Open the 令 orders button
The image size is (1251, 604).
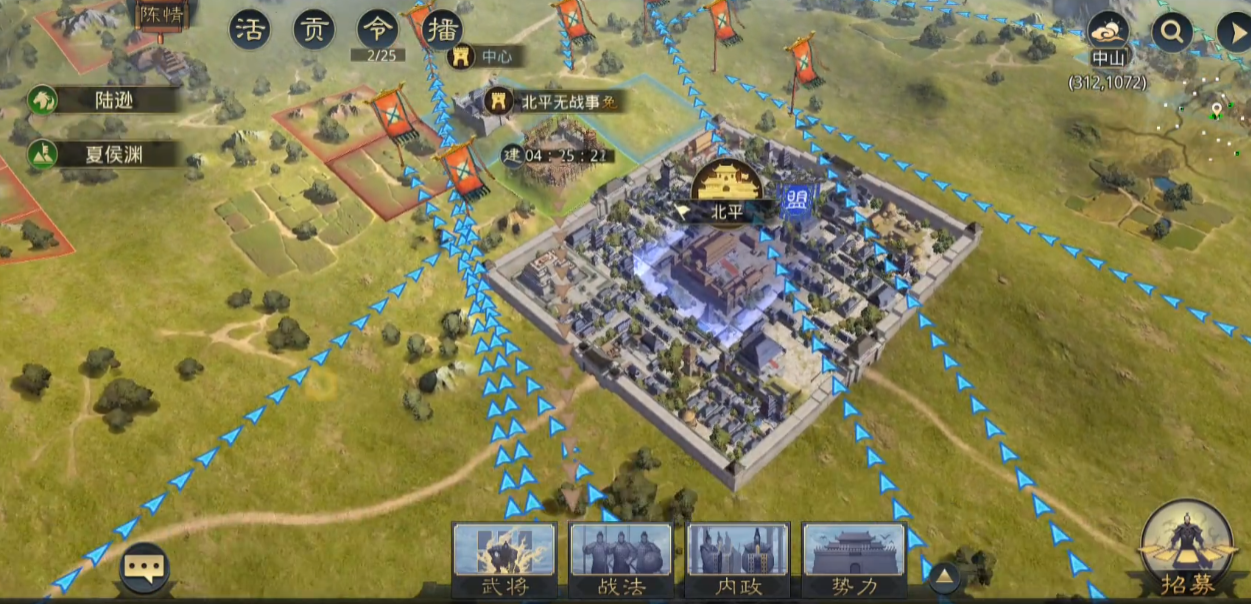[378, 30]
